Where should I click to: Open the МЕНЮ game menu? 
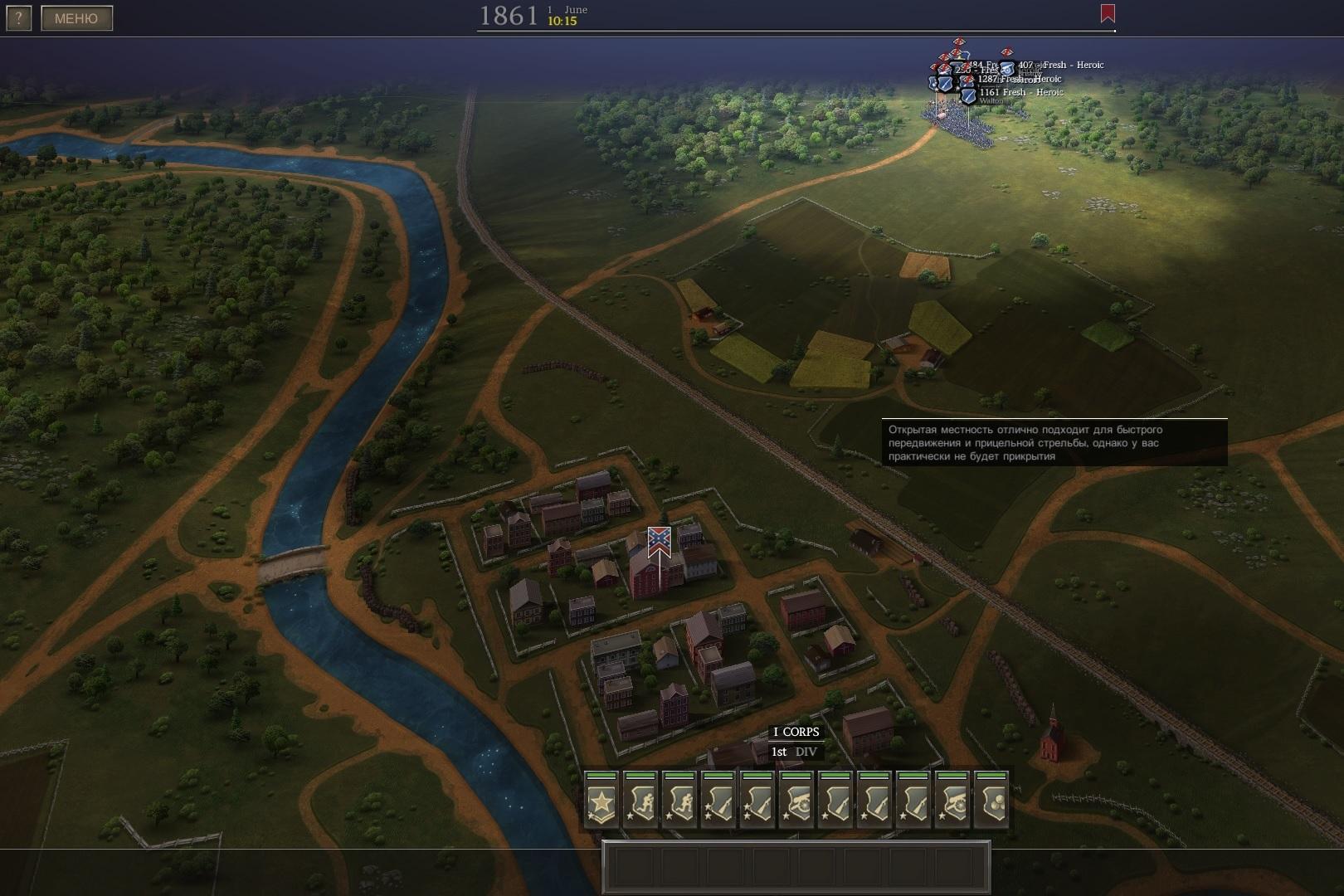coord(76,18)
